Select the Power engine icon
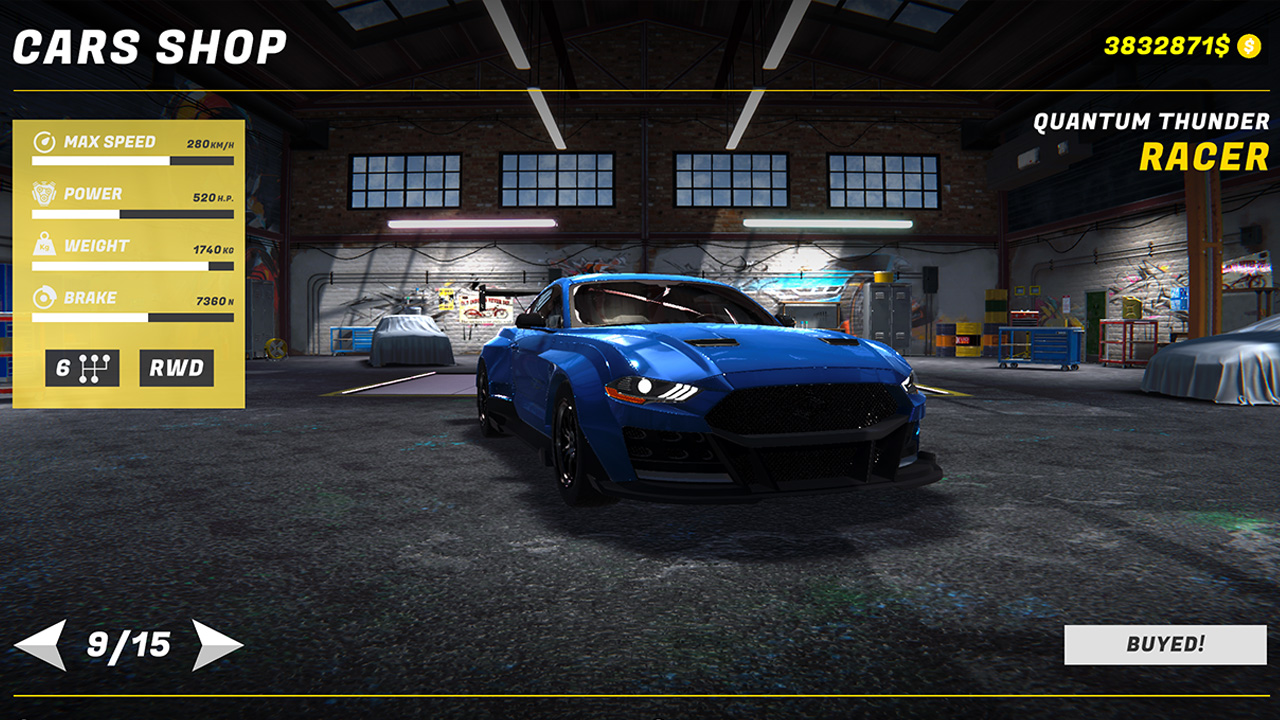Viewport: 1280px width, 720px height. pos(42,192)
